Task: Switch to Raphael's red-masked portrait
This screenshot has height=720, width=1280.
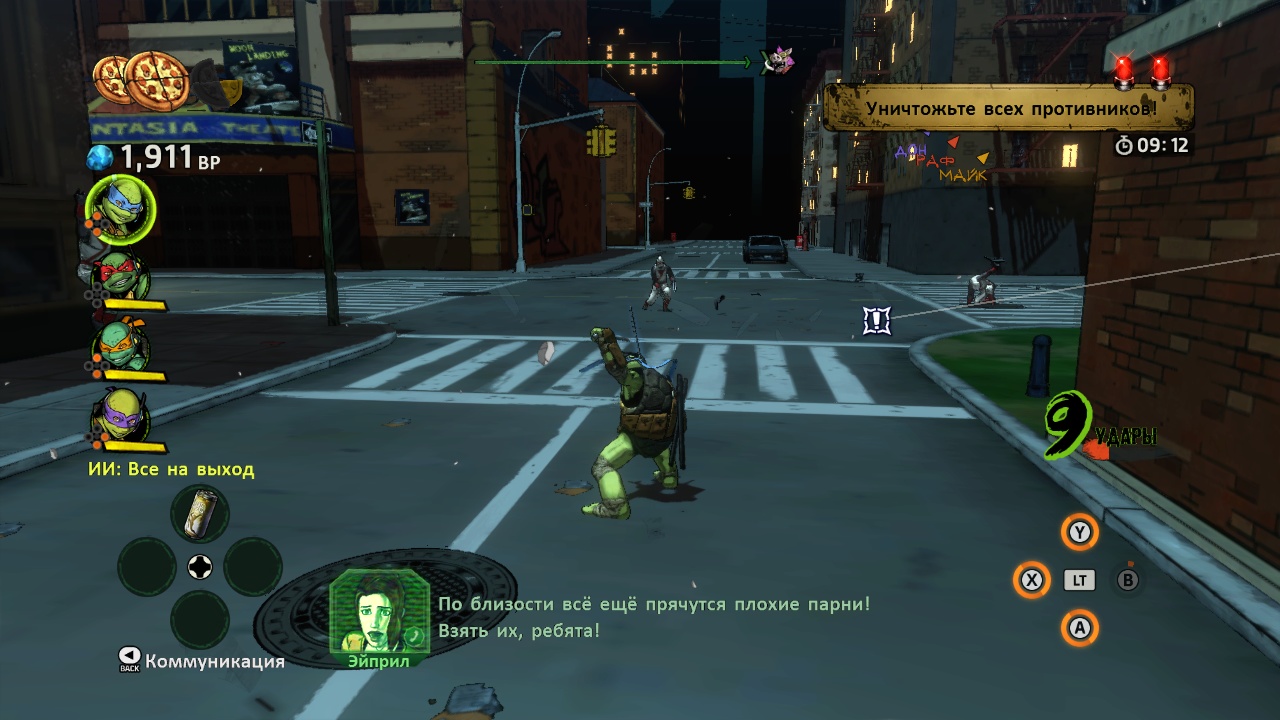Action: (x=121, y=277)
